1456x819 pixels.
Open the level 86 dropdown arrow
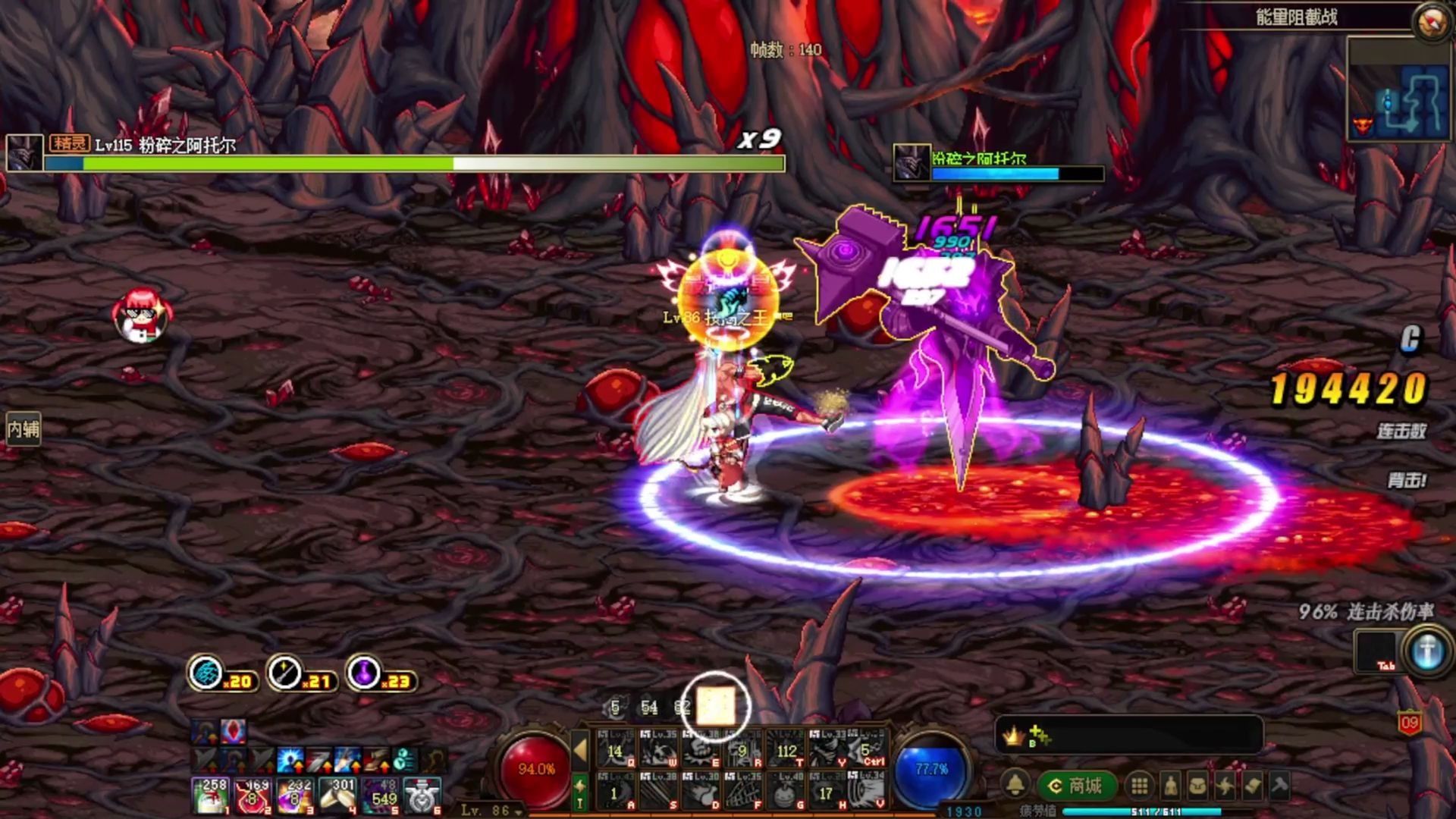click(x=519, y=811)
